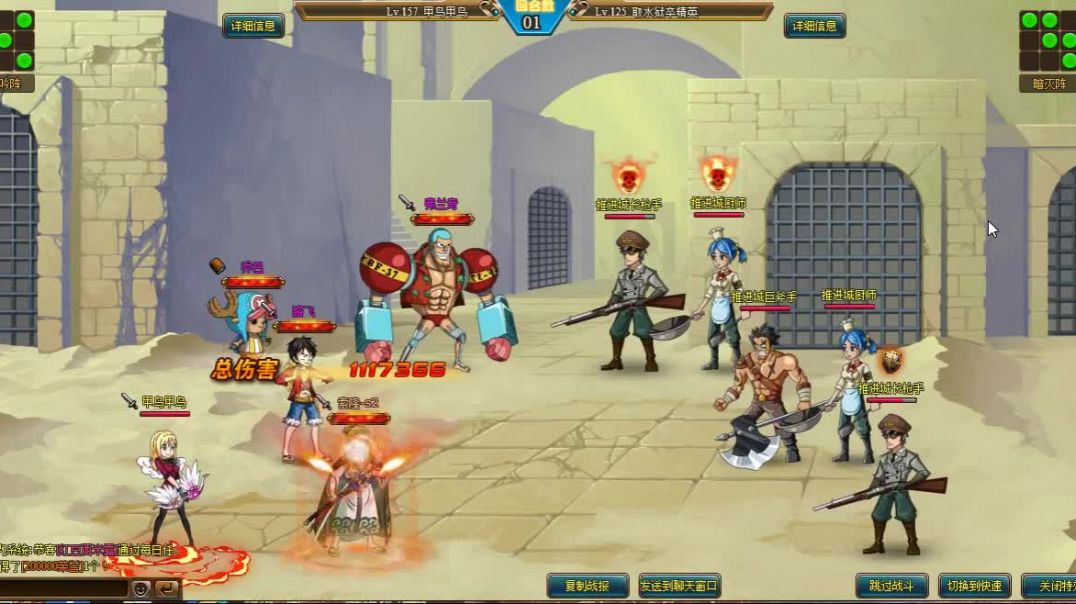Select the 暗灭阵 enemy formation grid
The height and width of the screenshot is (604, 1076).
1047,40
